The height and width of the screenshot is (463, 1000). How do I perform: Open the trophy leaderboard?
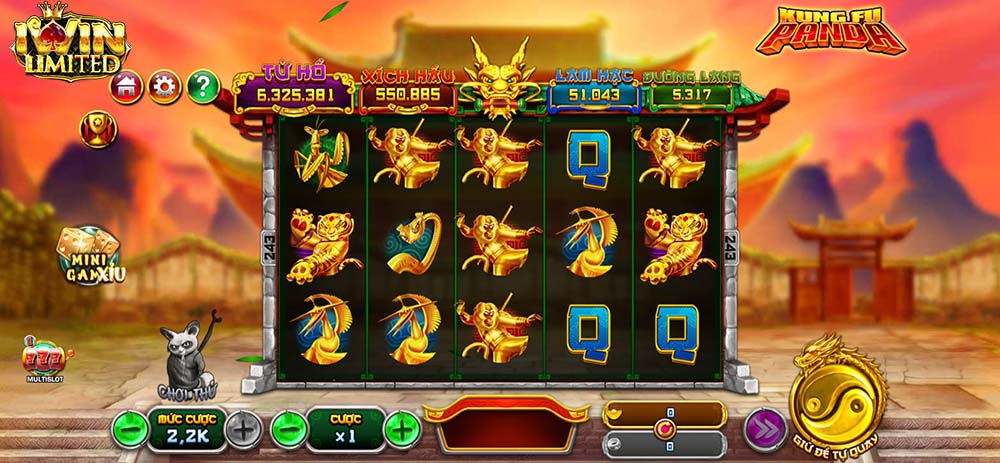(x=98, y=128)
